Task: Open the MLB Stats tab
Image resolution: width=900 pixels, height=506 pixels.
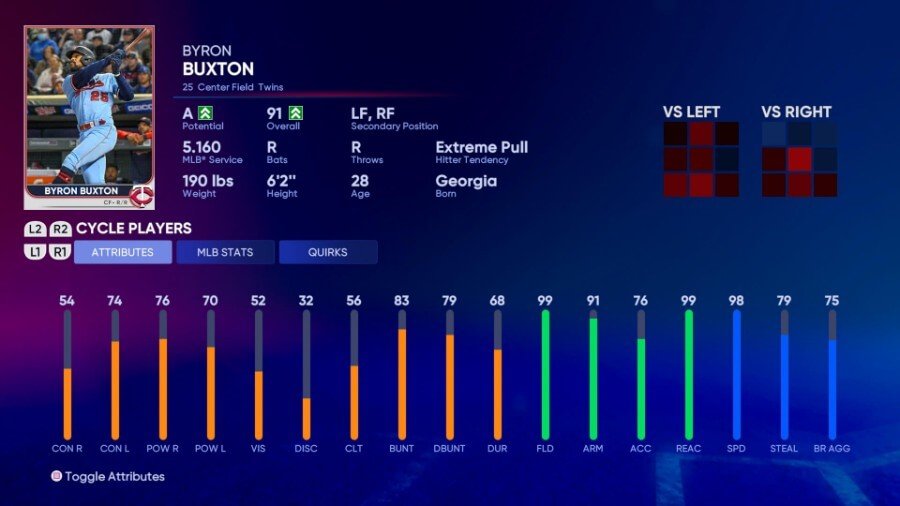Action: pyautogui.click(x=225, y=252)
